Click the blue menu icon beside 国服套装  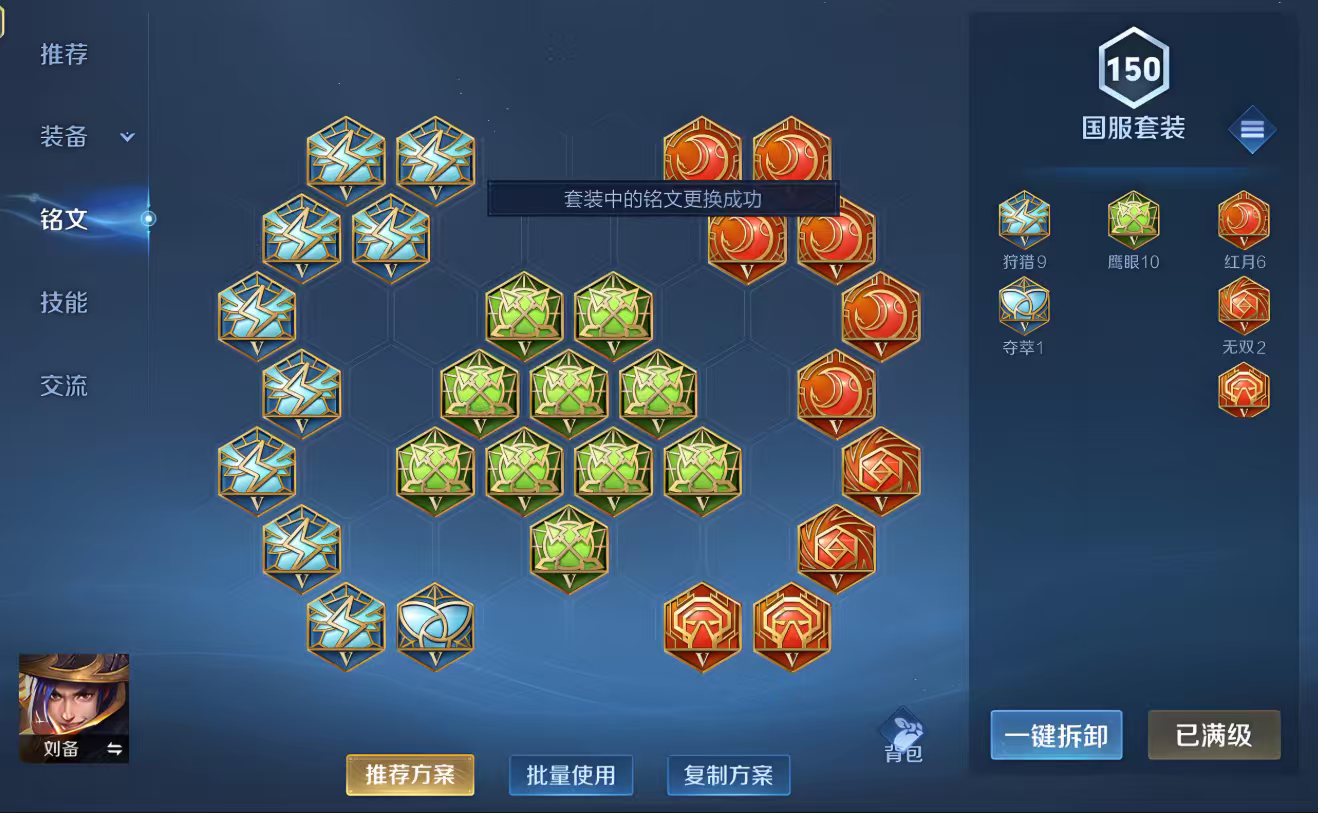pyautogui.click(x=1253, y=130)
